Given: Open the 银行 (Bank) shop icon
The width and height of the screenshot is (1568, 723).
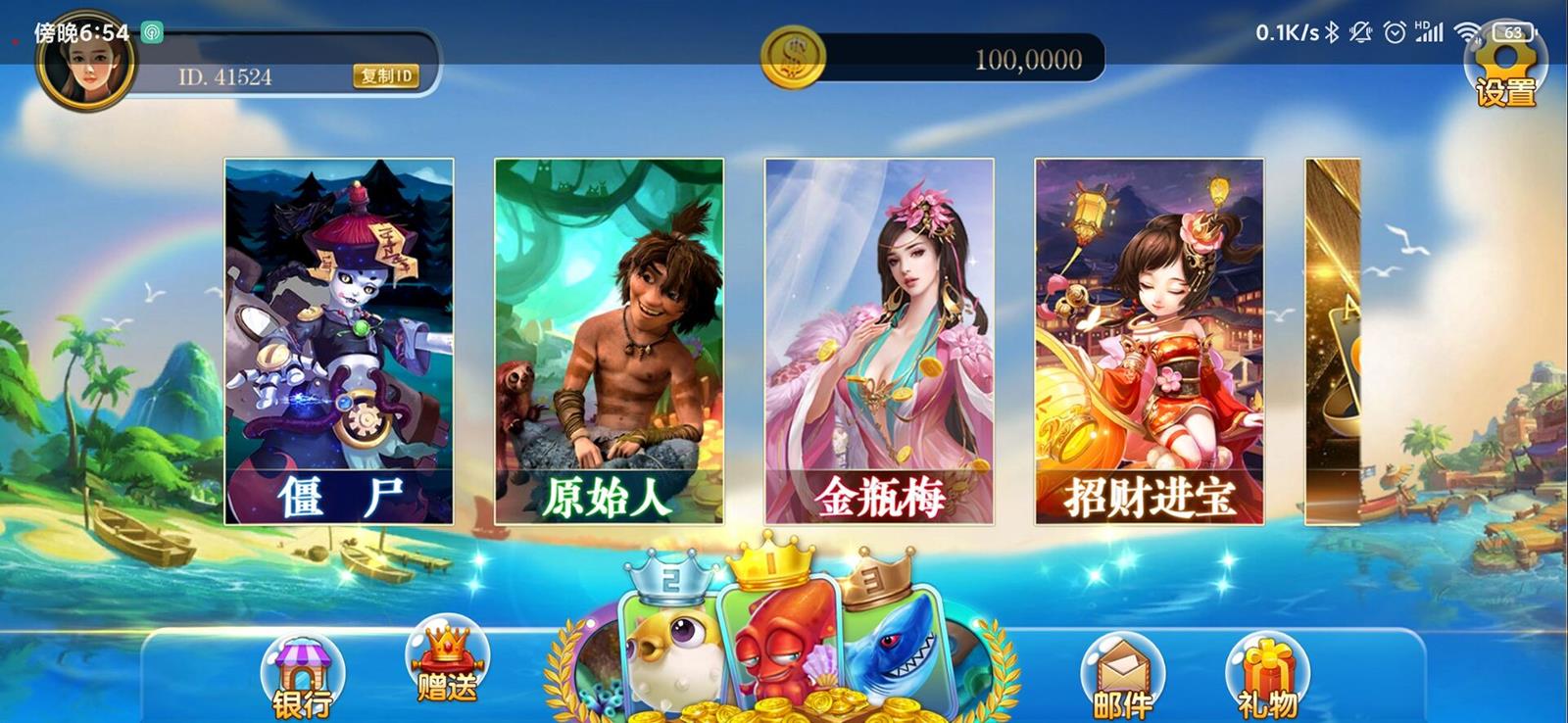Looking at the screenshot, I should pyautogui.click(x=304, y=676).
